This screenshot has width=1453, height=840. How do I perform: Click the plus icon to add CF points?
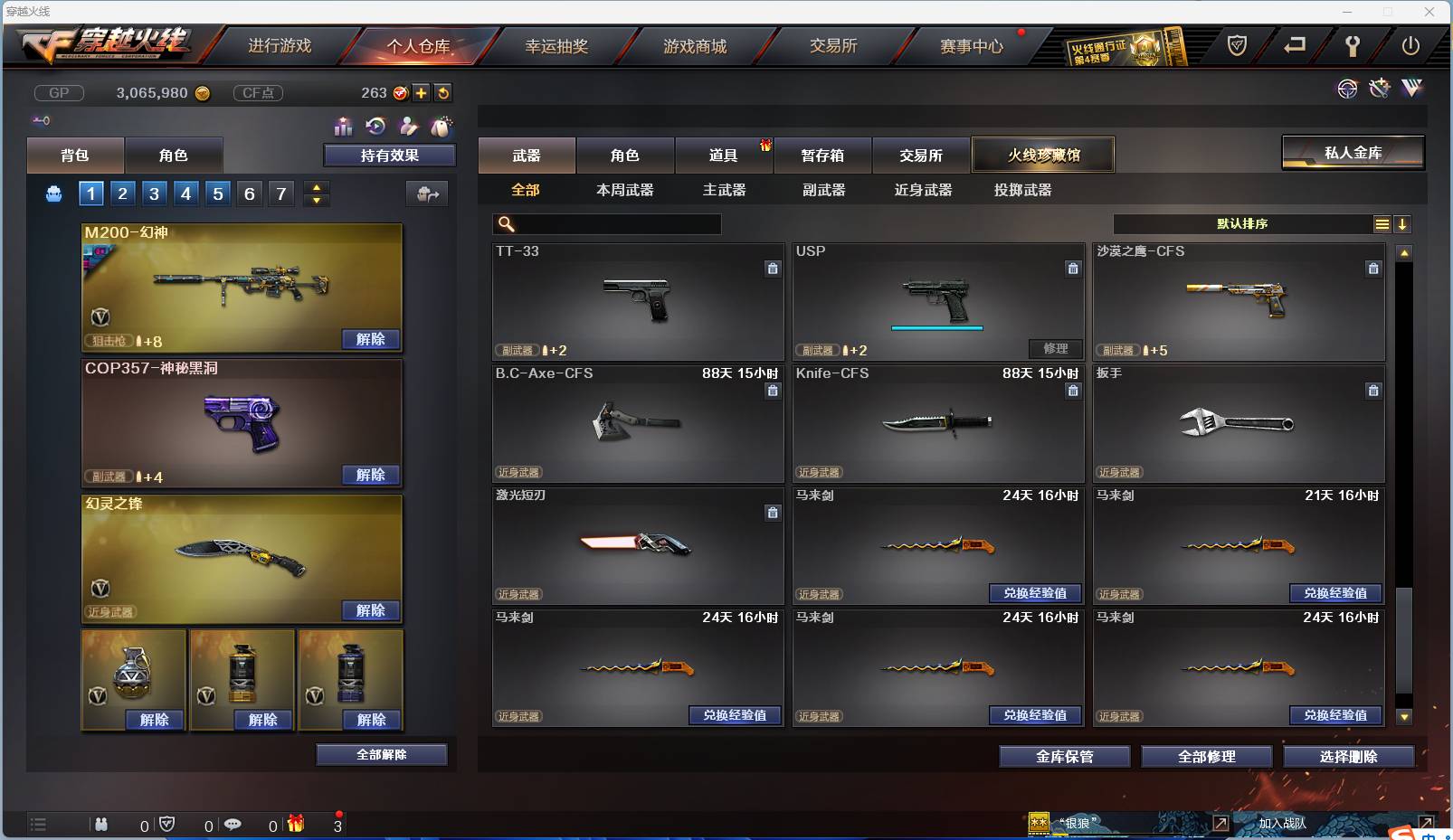tap(422, 92)
